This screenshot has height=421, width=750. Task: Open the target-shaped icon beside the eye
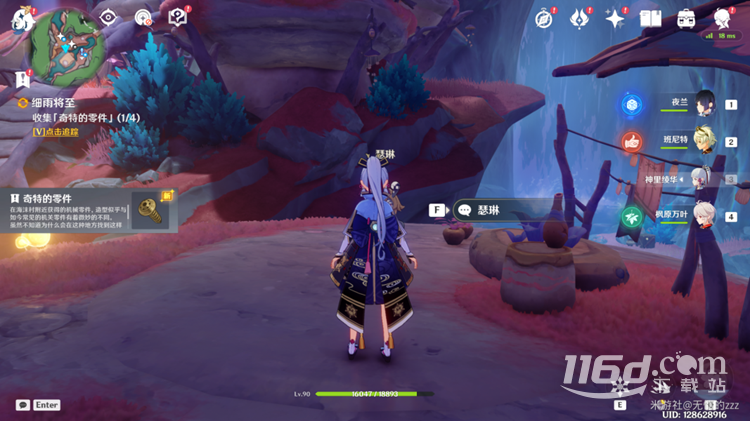click(x=143, y=17)
